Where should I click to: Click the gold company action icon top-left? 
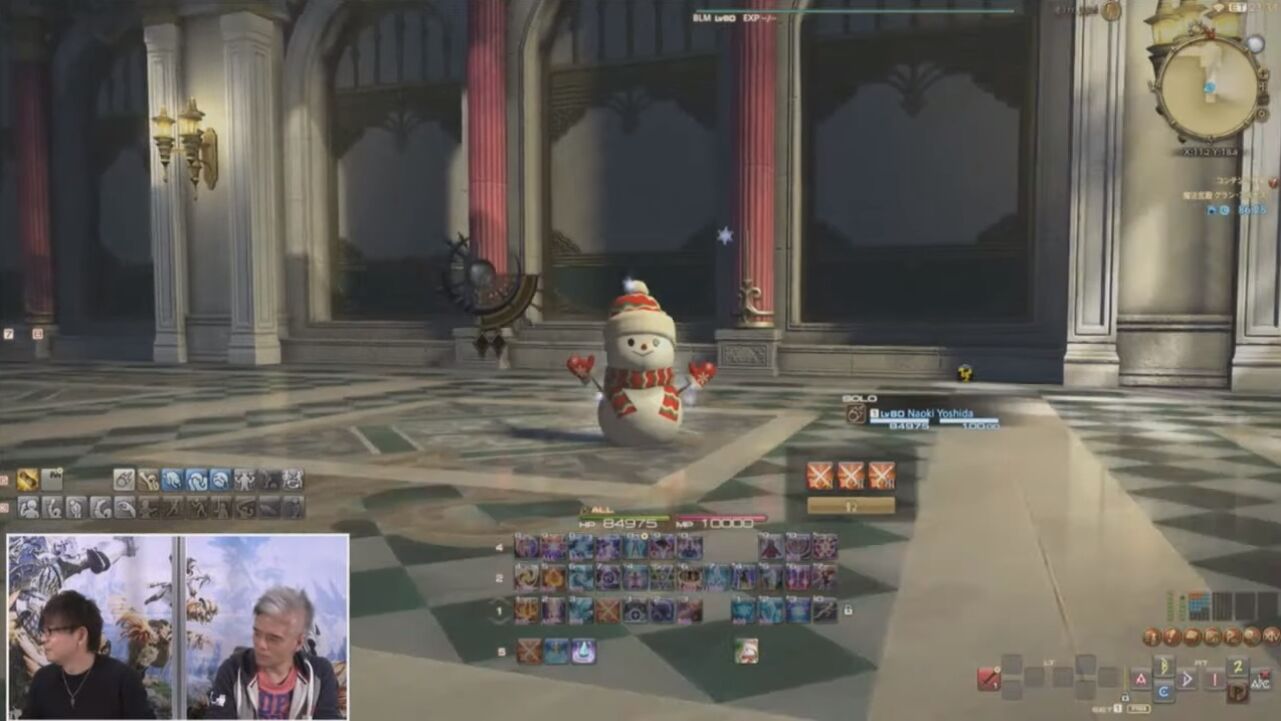[x=26, y=480]
